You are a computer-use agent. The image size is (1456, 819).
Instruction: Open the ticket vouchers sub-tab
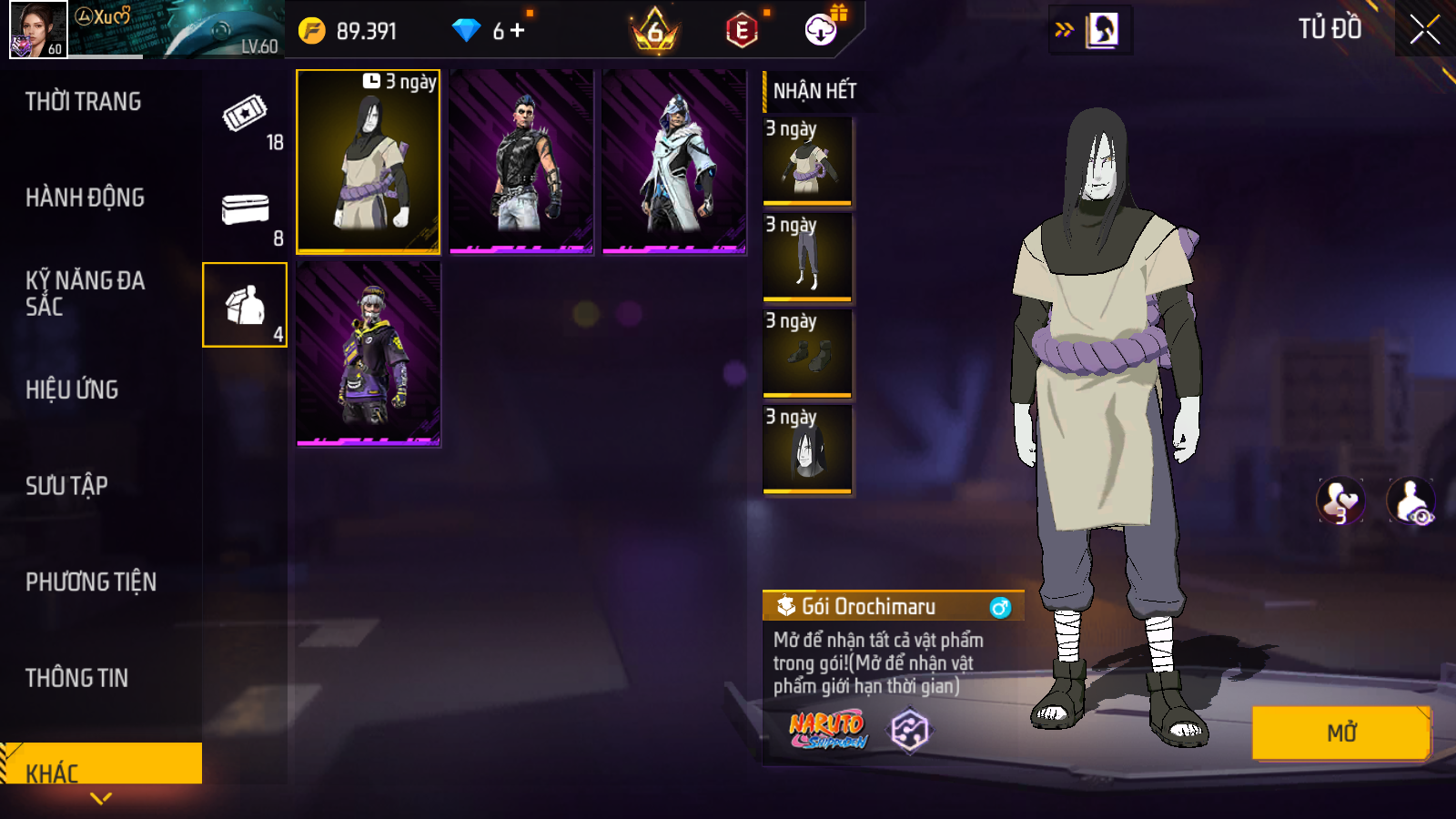246,114
